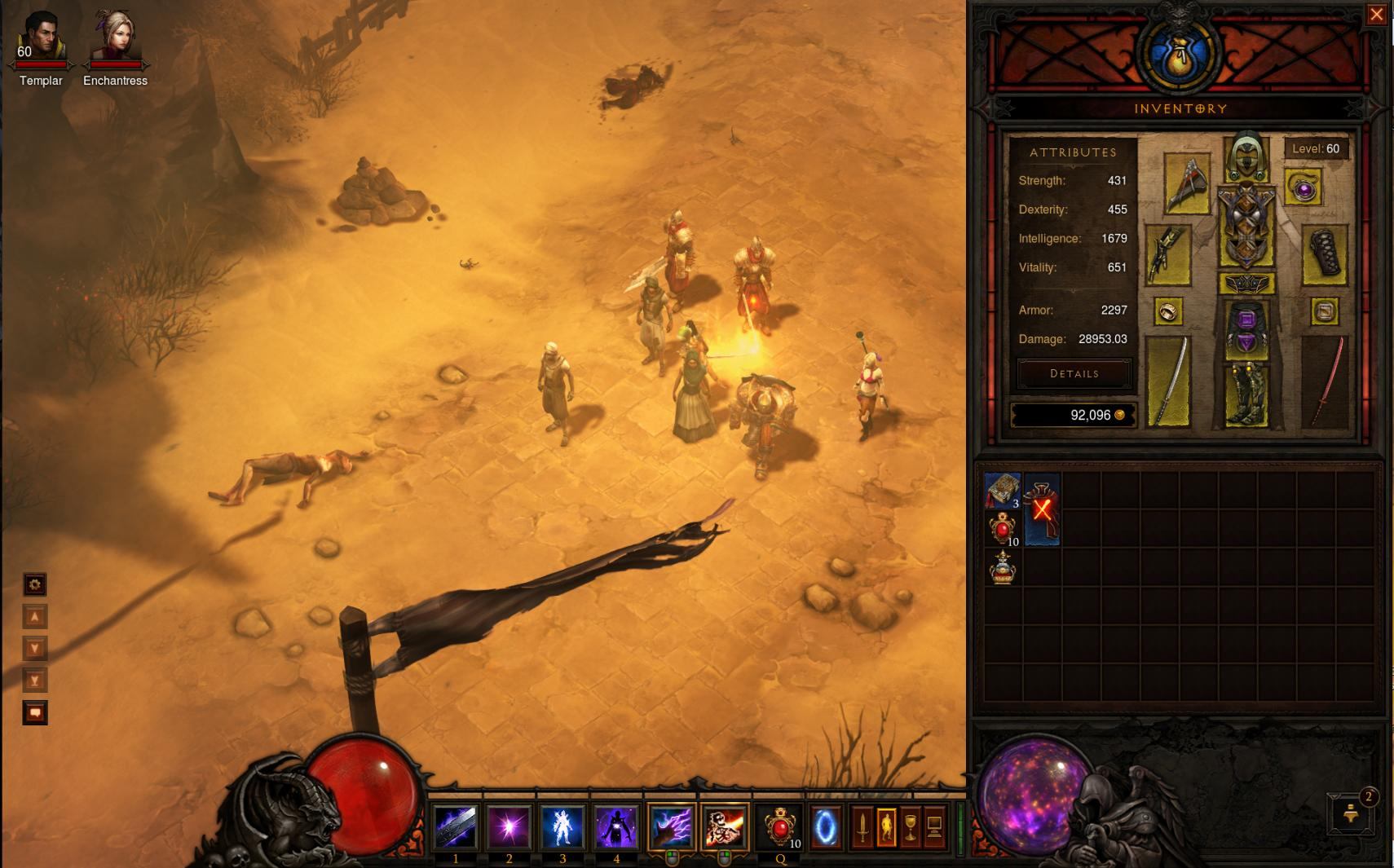Activate the skill in slot 1
The height and width of the screenshot is (868, 1394).
(455, 826)
